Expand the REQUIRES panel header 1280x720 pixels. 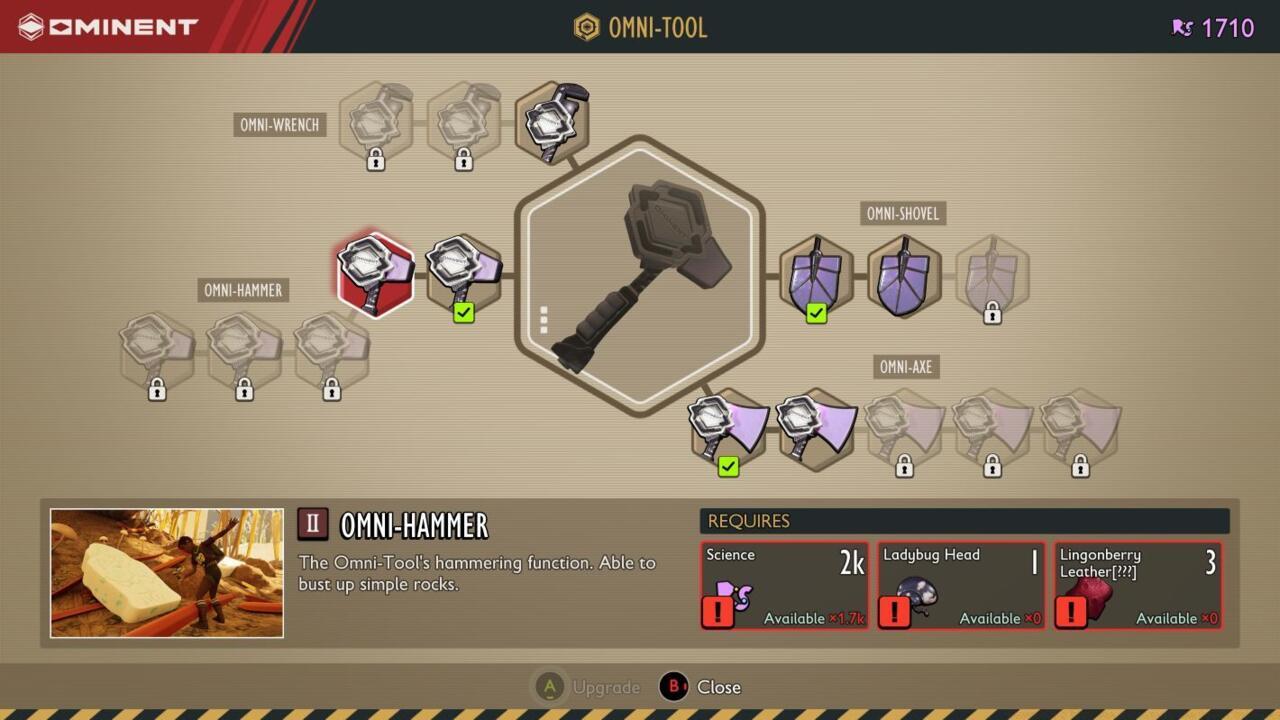[965, 520]
